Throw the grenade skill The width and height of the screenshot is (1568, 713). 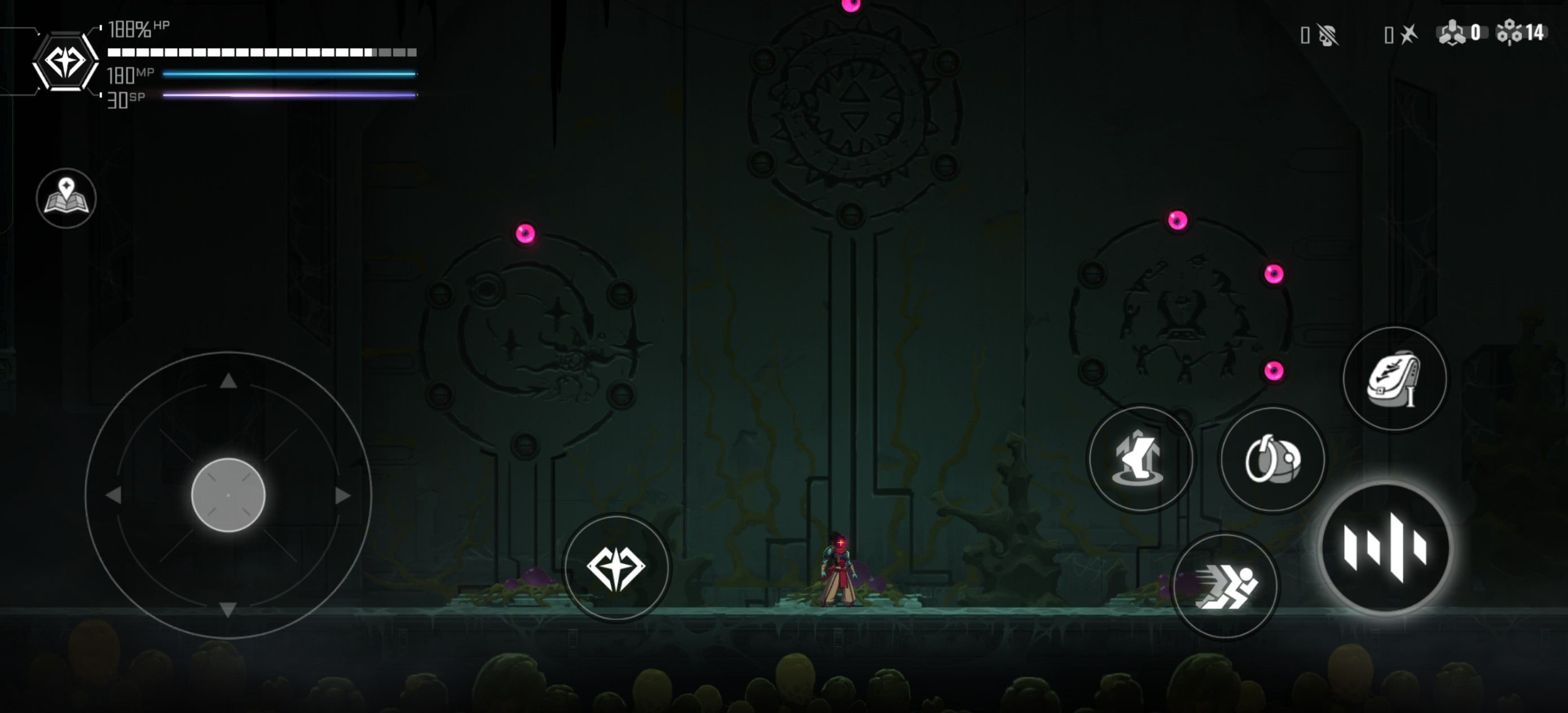point(1272,459)
